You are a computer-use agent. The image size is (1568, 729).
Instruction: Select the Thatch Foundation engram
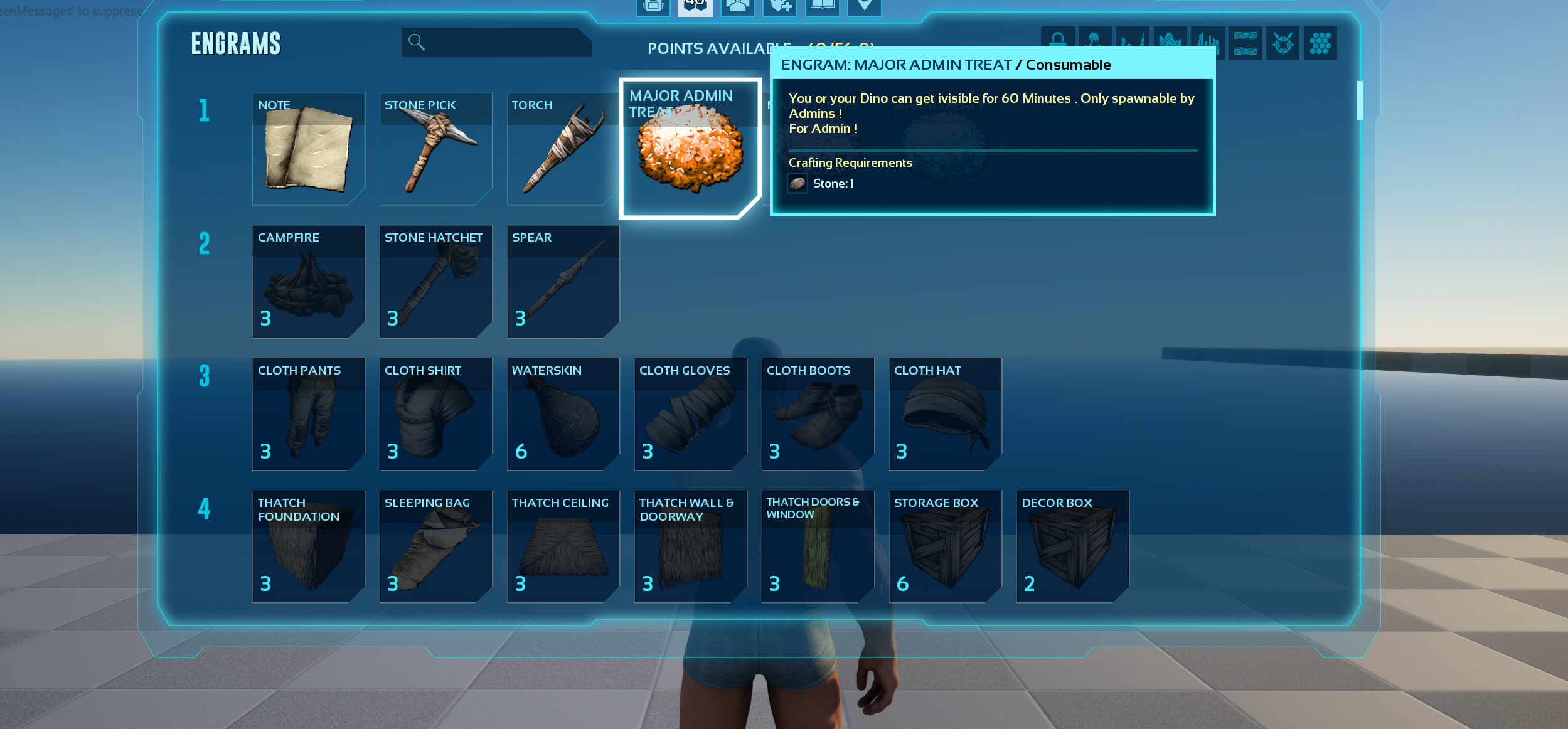point(308,546)
